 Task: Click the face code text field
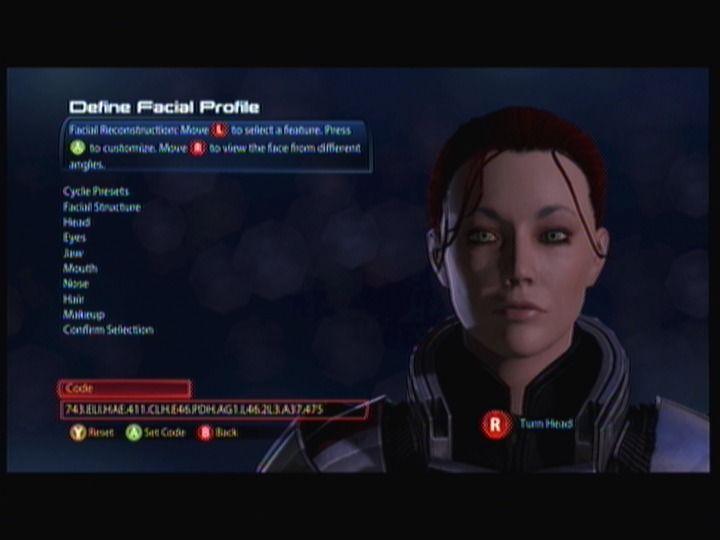213,410
